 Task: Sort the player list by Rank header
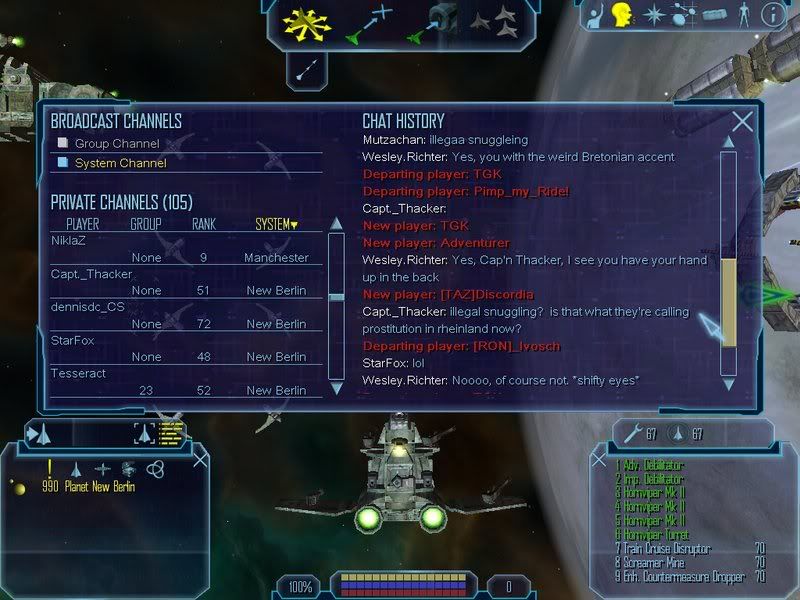tap(203, 224)
